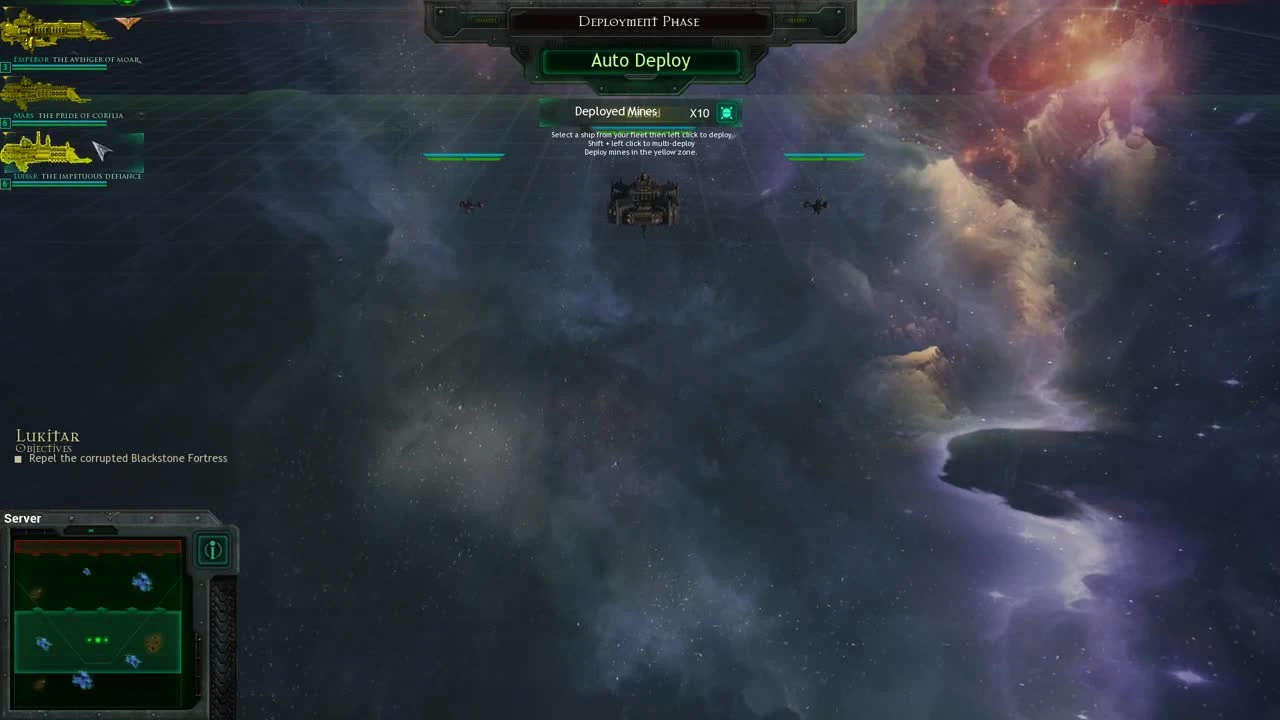The image size is (1280, 720).
Task: Open the Lukitar objectives heading
Action: pos(47,436)
